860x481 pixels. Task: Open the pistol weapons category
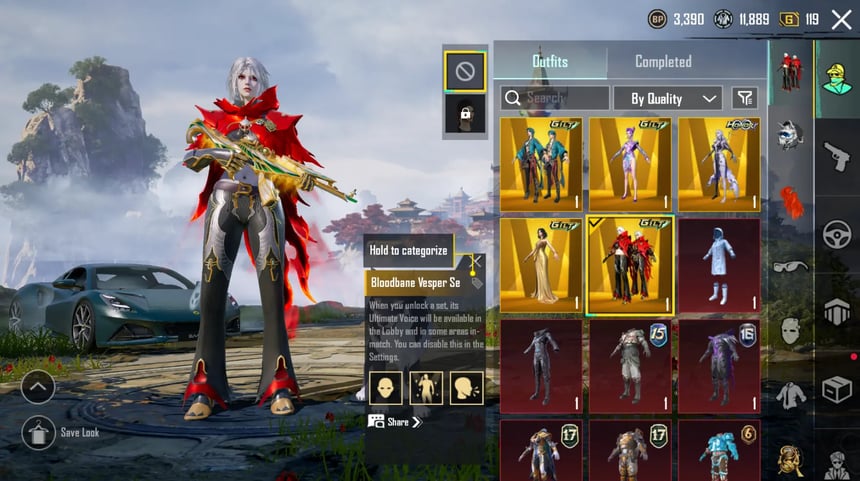coord(836,156)
